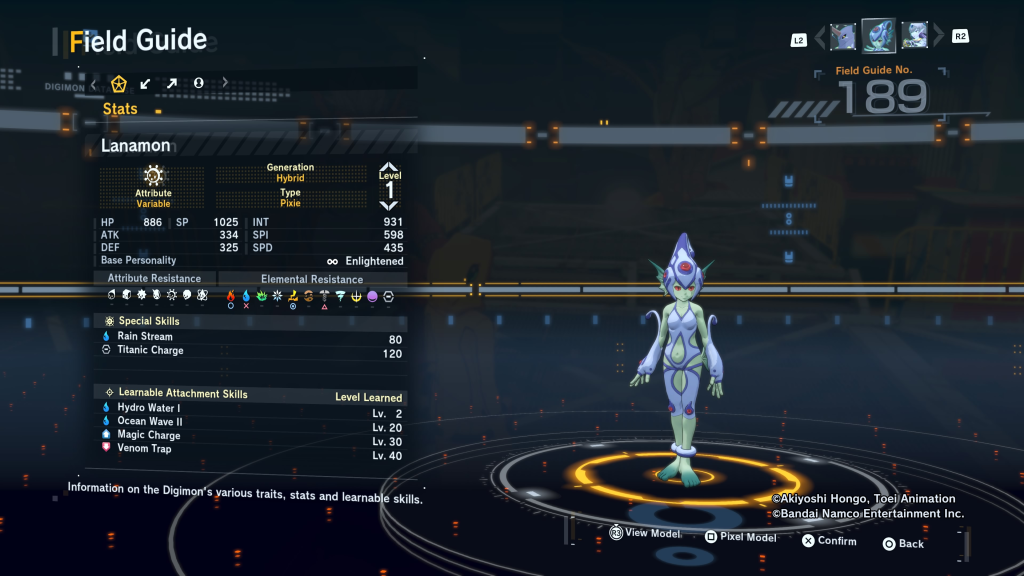Click the fire elemental resistance icon

click(x=231, y=296)
